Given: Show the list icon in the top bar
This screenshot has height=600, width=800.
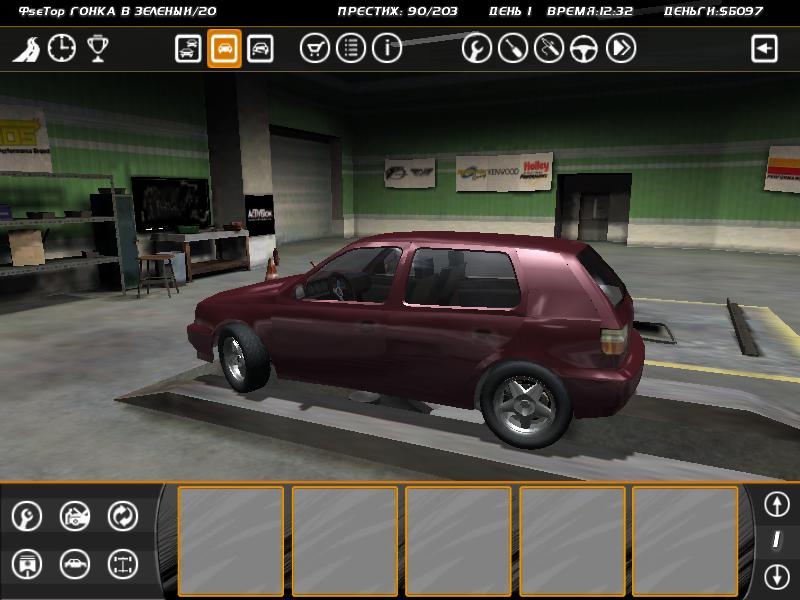Looking at the screenshot, I should click(350, 48).
